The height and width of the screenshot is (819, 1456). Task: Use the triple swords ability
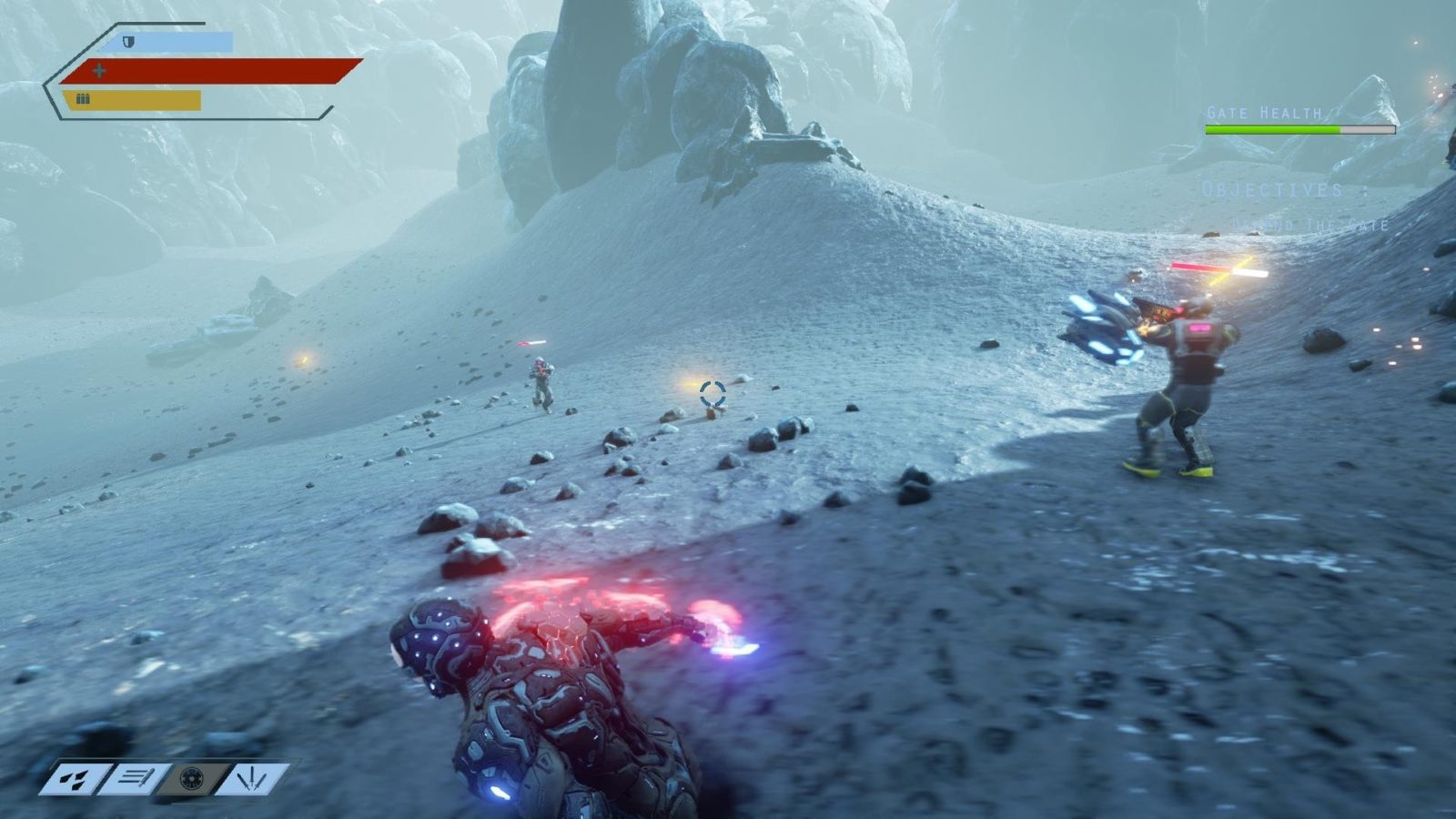coord(249,780)
